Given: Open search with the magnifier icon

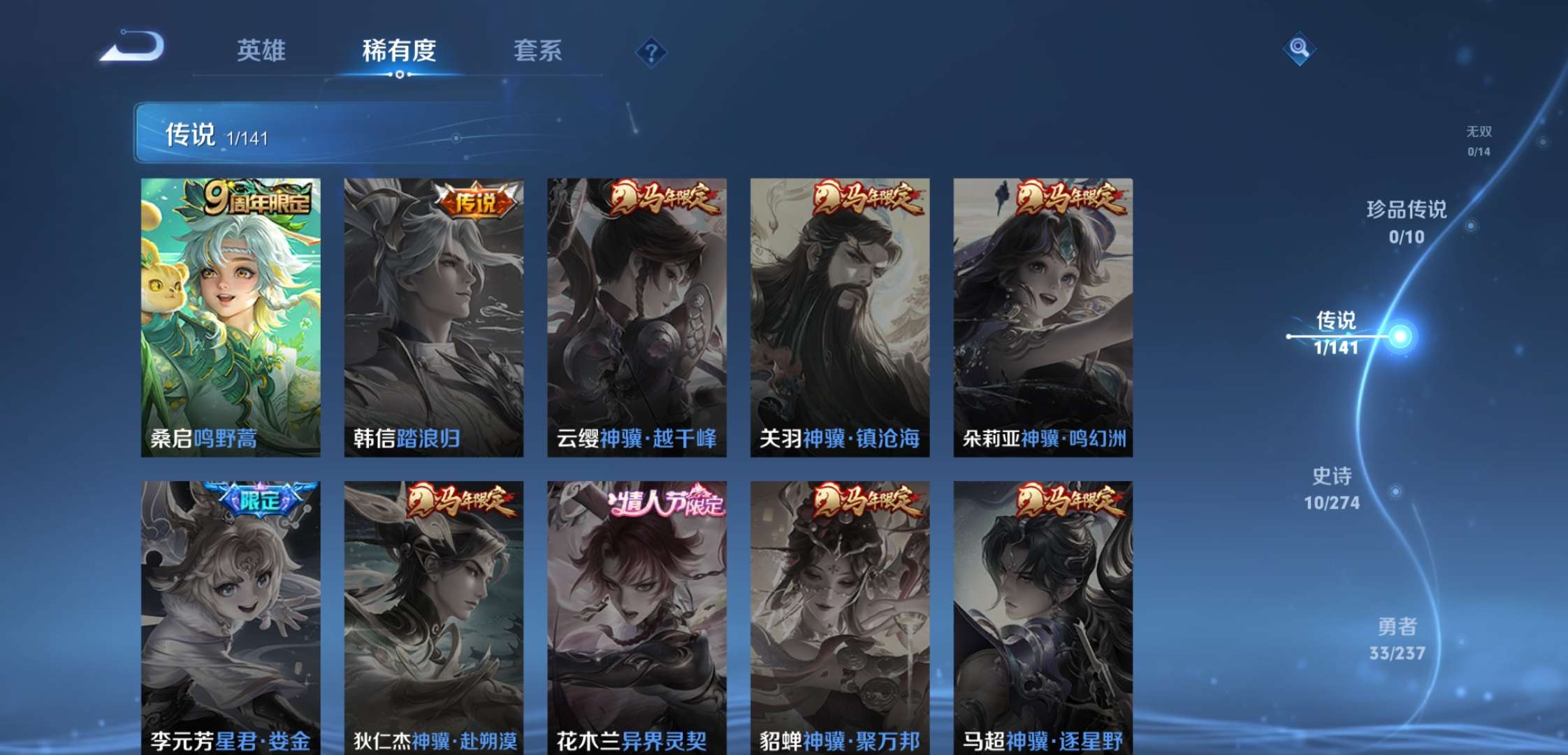Looking at the screenshot, I should coord(1298,49).
